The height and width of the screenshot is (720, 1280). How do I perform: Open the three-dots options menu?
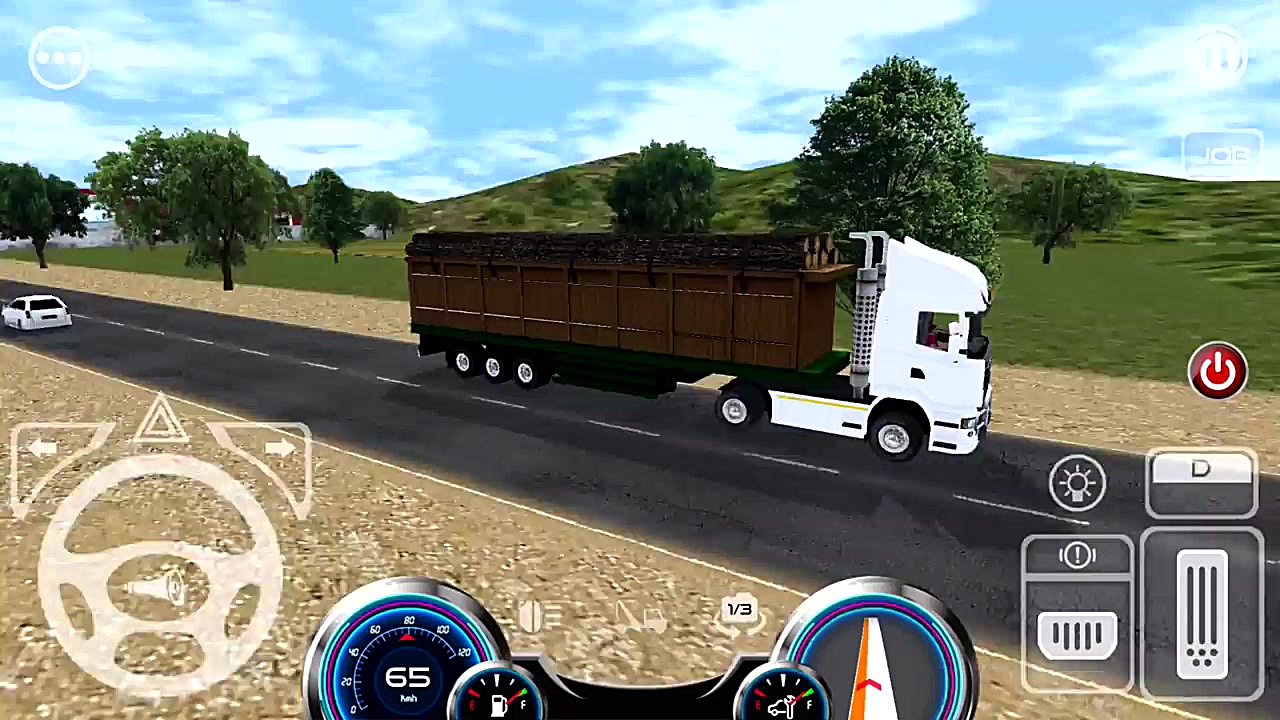point(58,57)
